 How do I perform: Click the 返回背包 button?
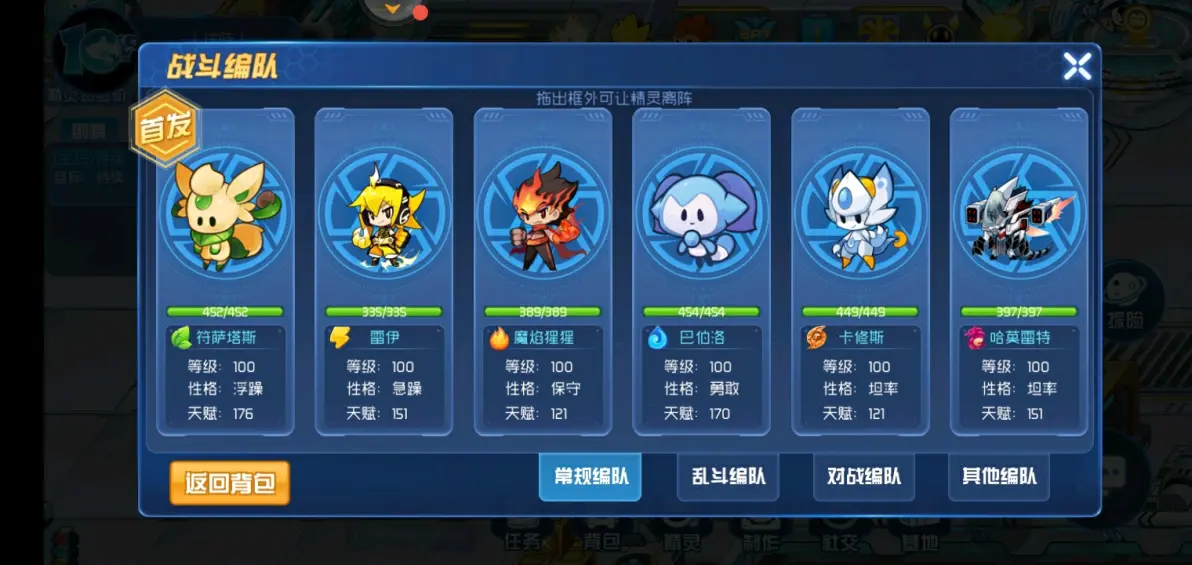(x=229, y=483)
